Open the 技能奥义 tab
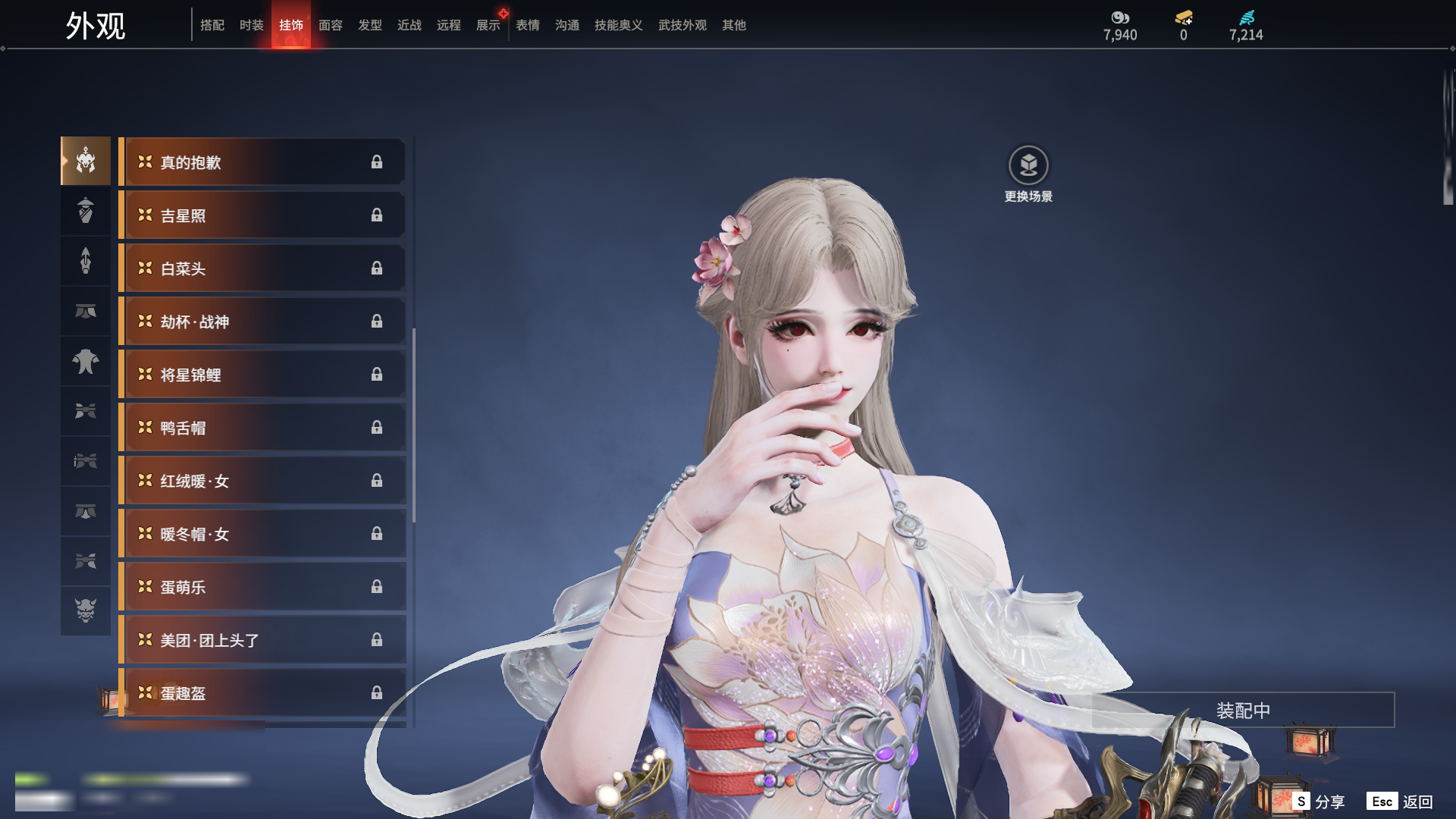The image size is (1456, 819). 618,25
